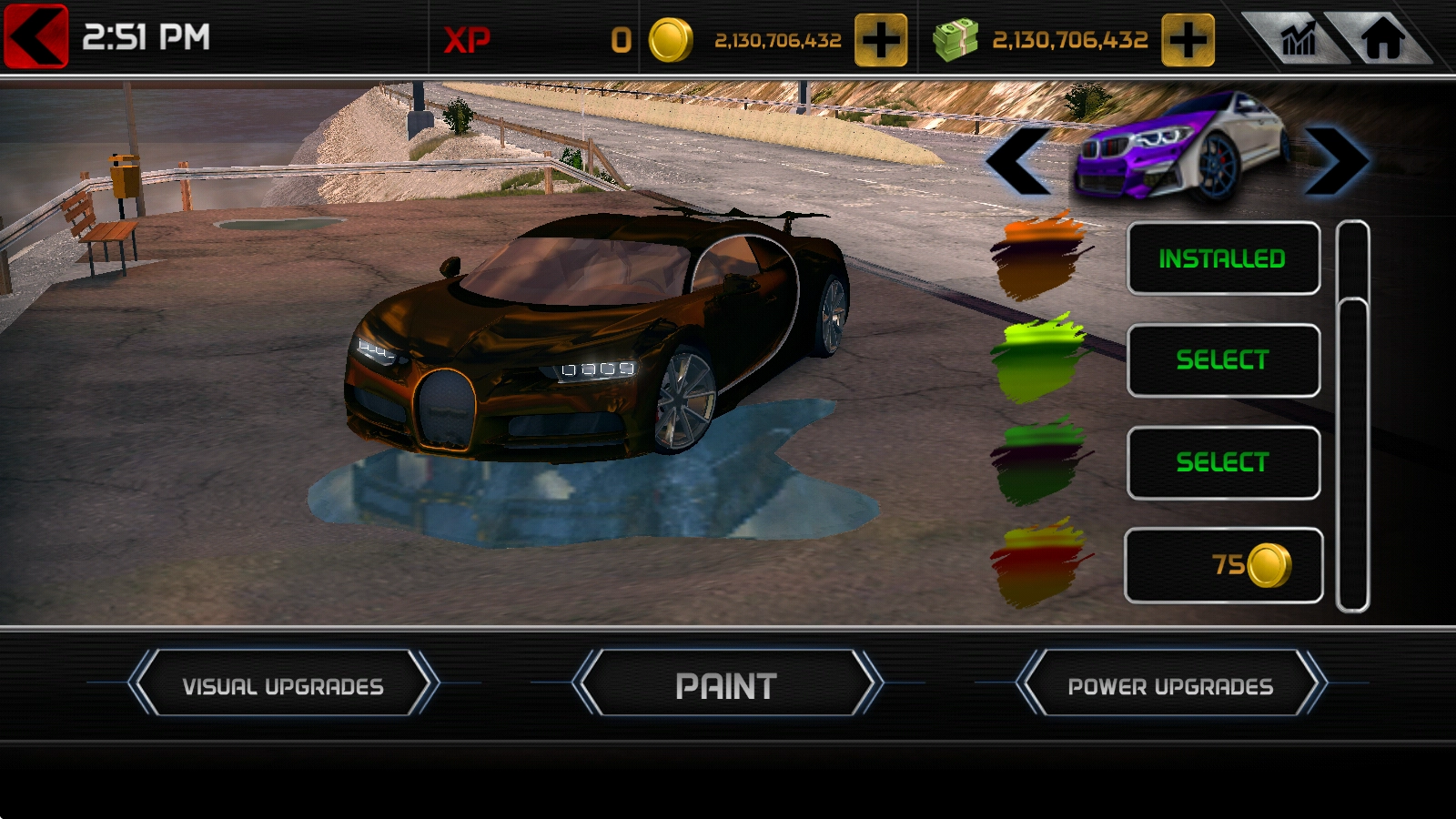1456x819 pixels.
Task: Click the INSTALLED paint button
Action: (x=1223, y=258)
